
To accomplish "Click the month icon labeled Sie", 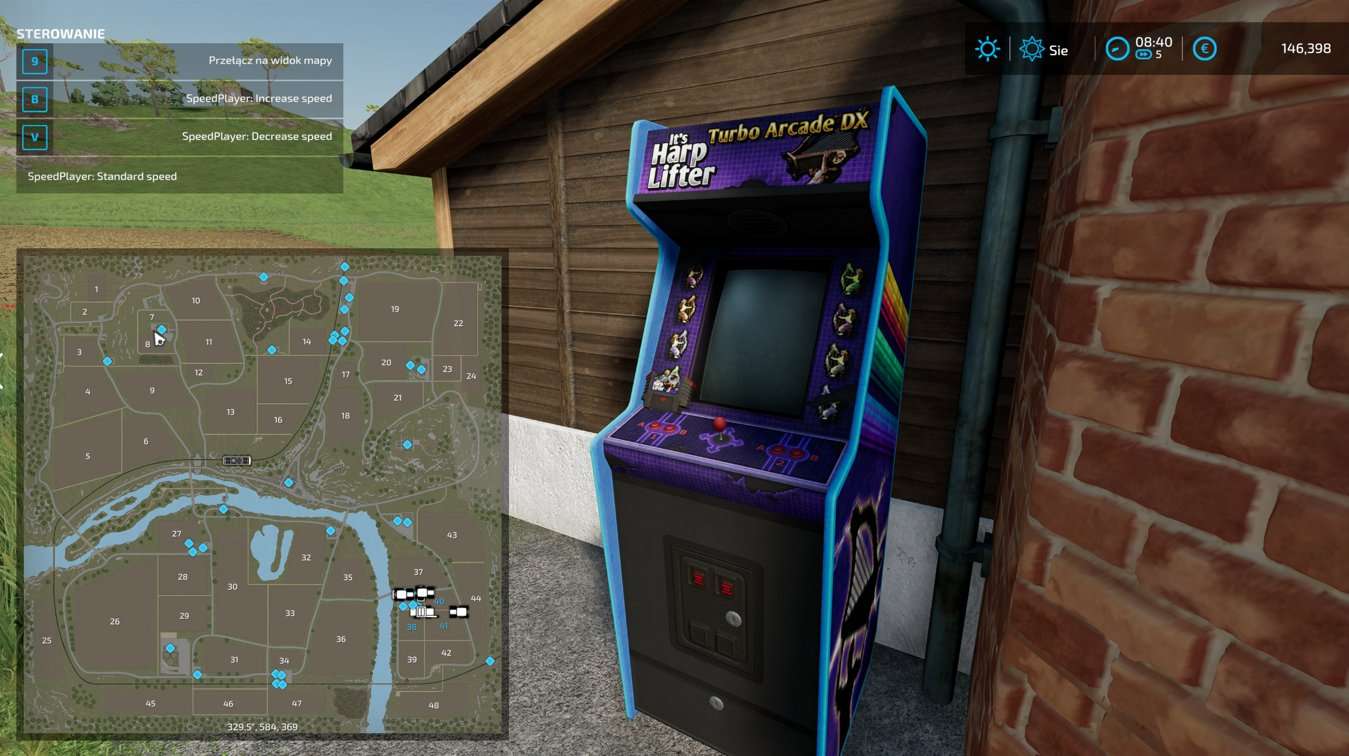I will pyautogui.click(x=1032, y=48).
